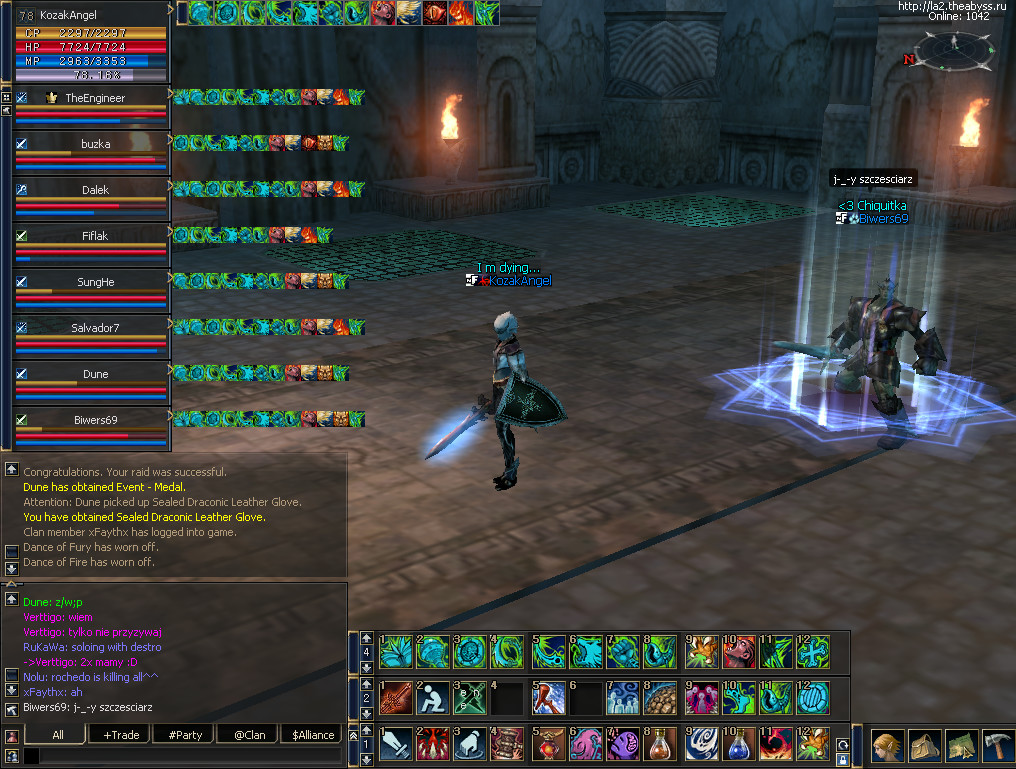Open the #Party chat tab
The width and height of the screenshot is (1016, 769).
click(x=185, y=735)
